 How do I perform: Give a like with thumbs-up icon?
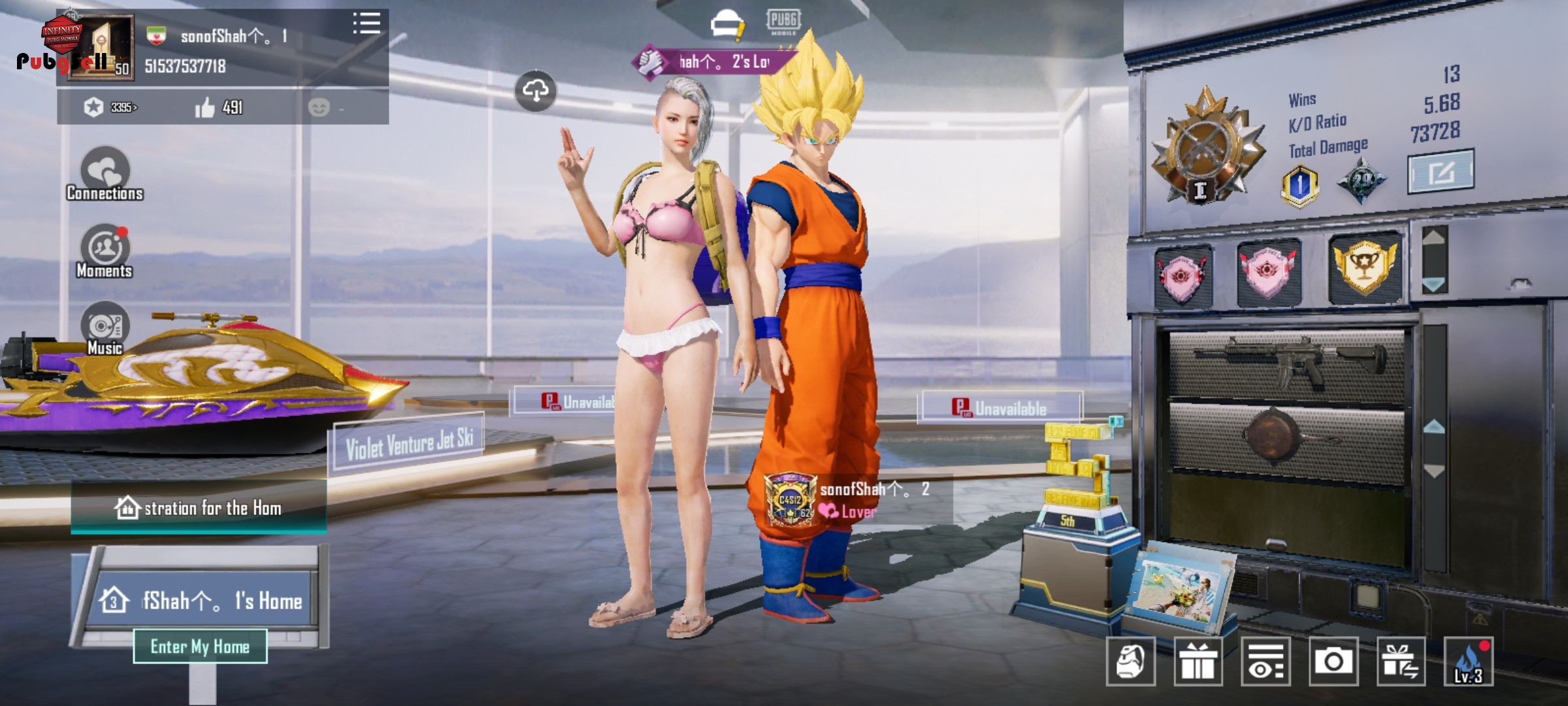[x=205, y=108]
